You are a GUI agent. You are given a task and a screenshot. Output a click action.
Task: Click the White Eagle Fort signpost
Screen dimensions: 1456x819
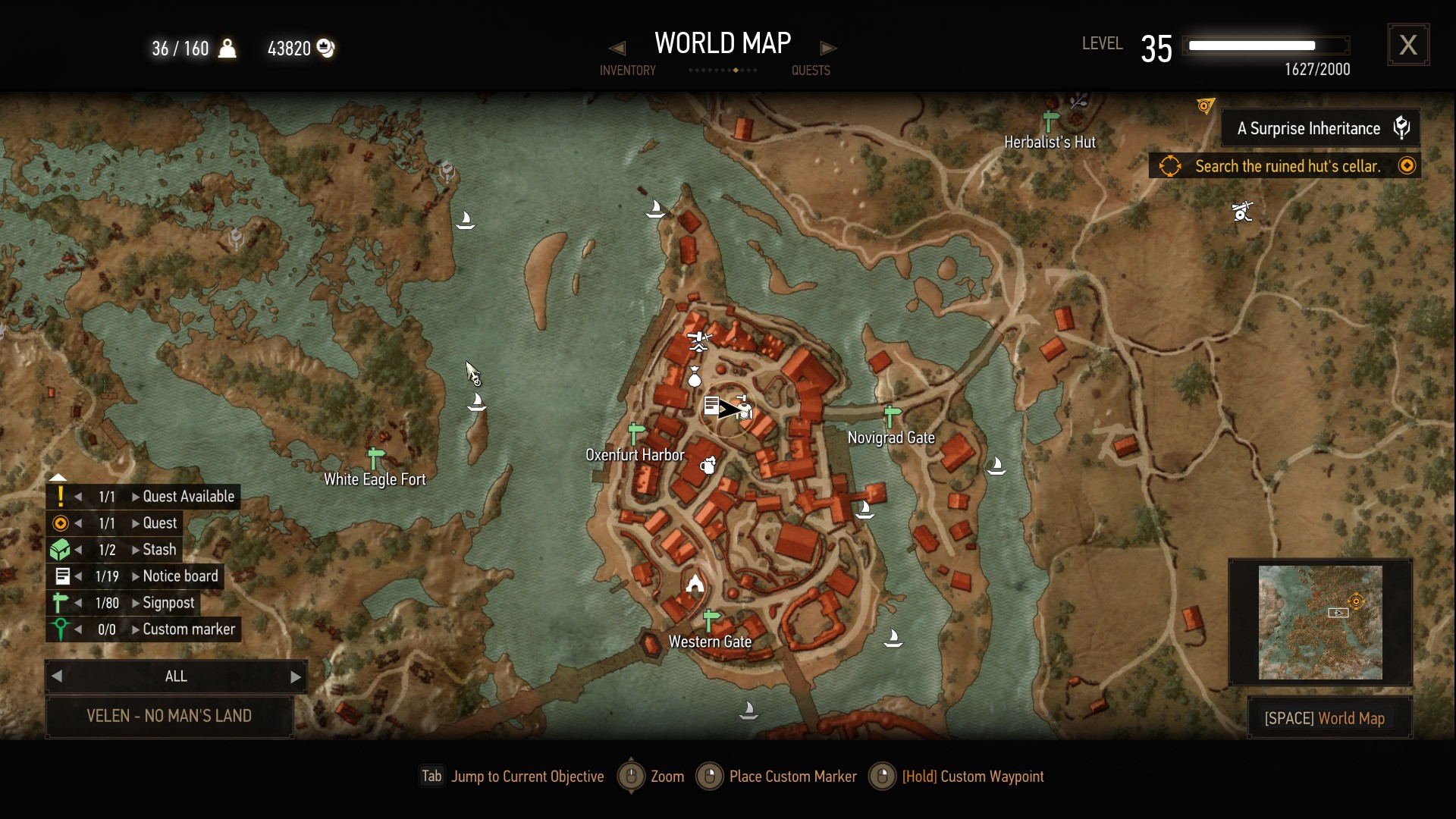(x=375, y=458)
